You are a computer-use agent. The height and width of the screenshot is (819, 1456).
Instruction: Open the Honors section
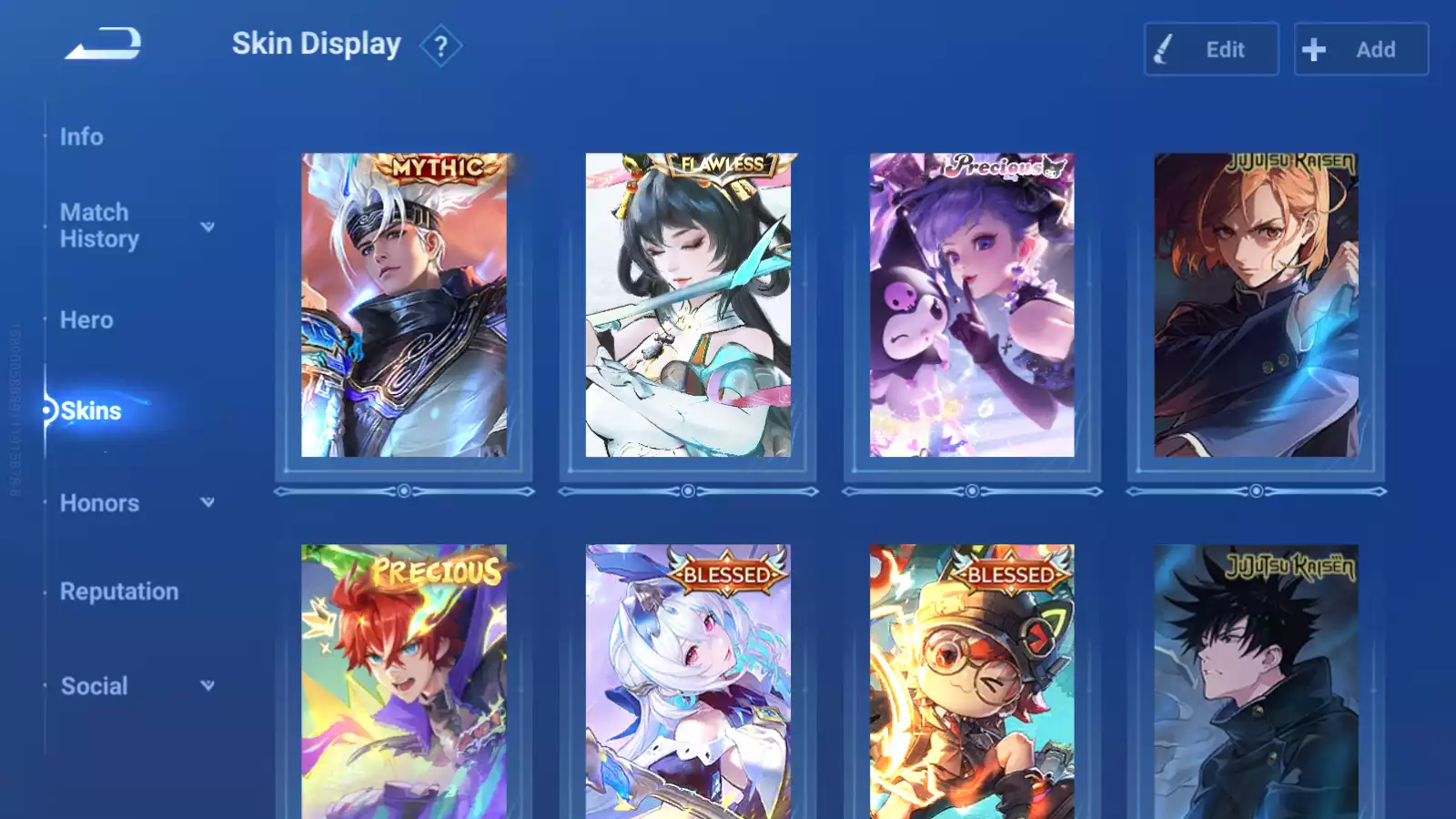point(99,503)
